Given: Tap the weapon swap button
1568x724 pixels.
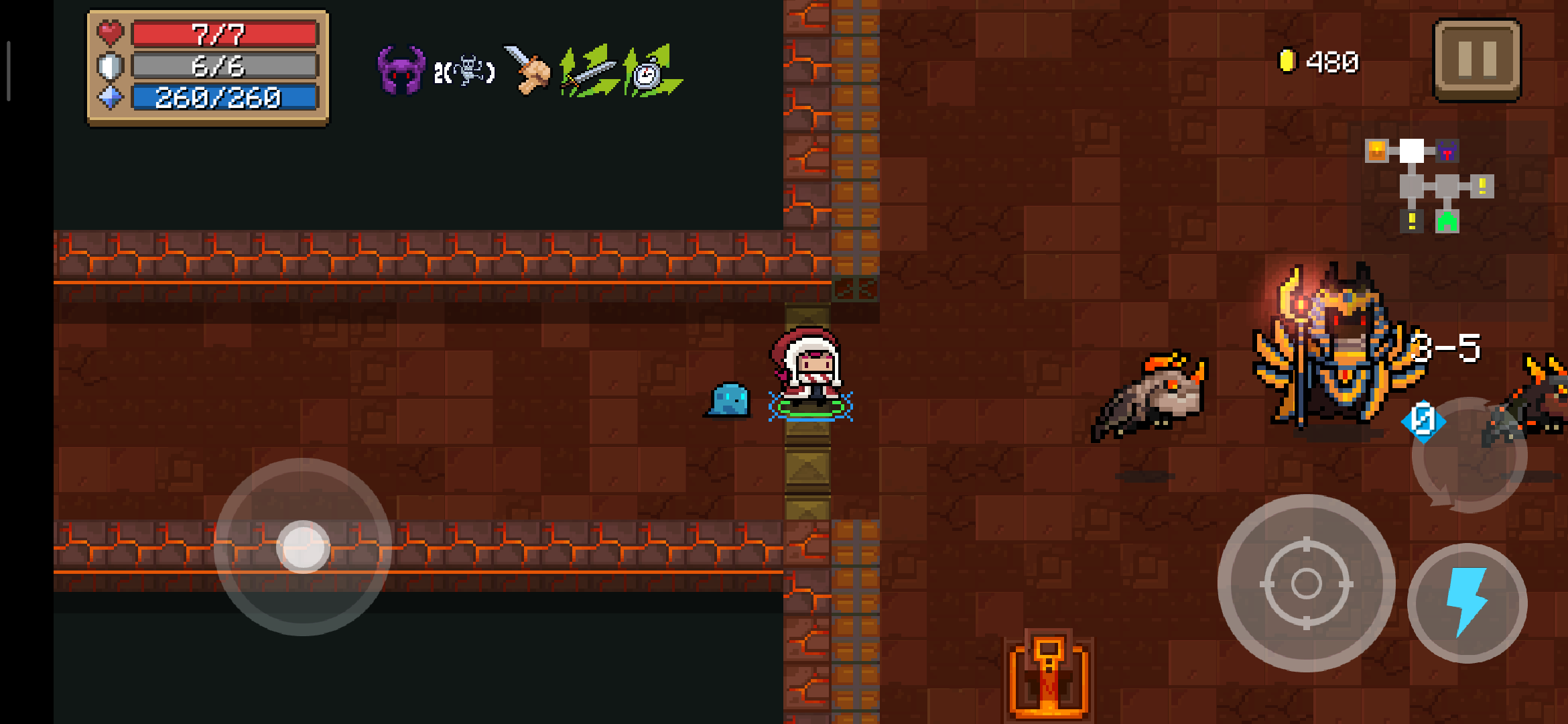Looking at the screenshot, I should tap(1469, 456).
